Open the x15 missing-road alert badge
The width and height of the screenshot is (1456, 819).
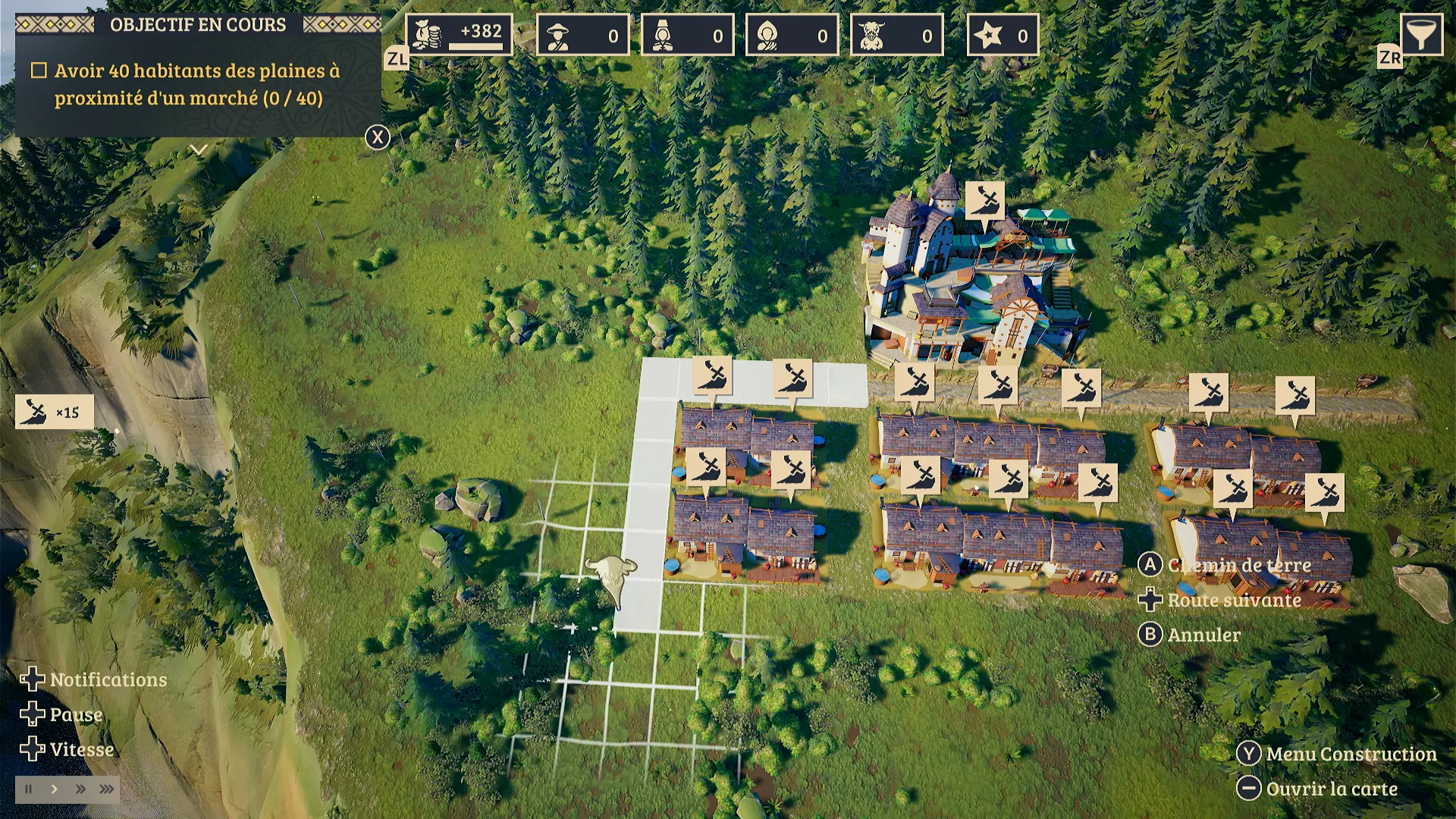point(54,412)
